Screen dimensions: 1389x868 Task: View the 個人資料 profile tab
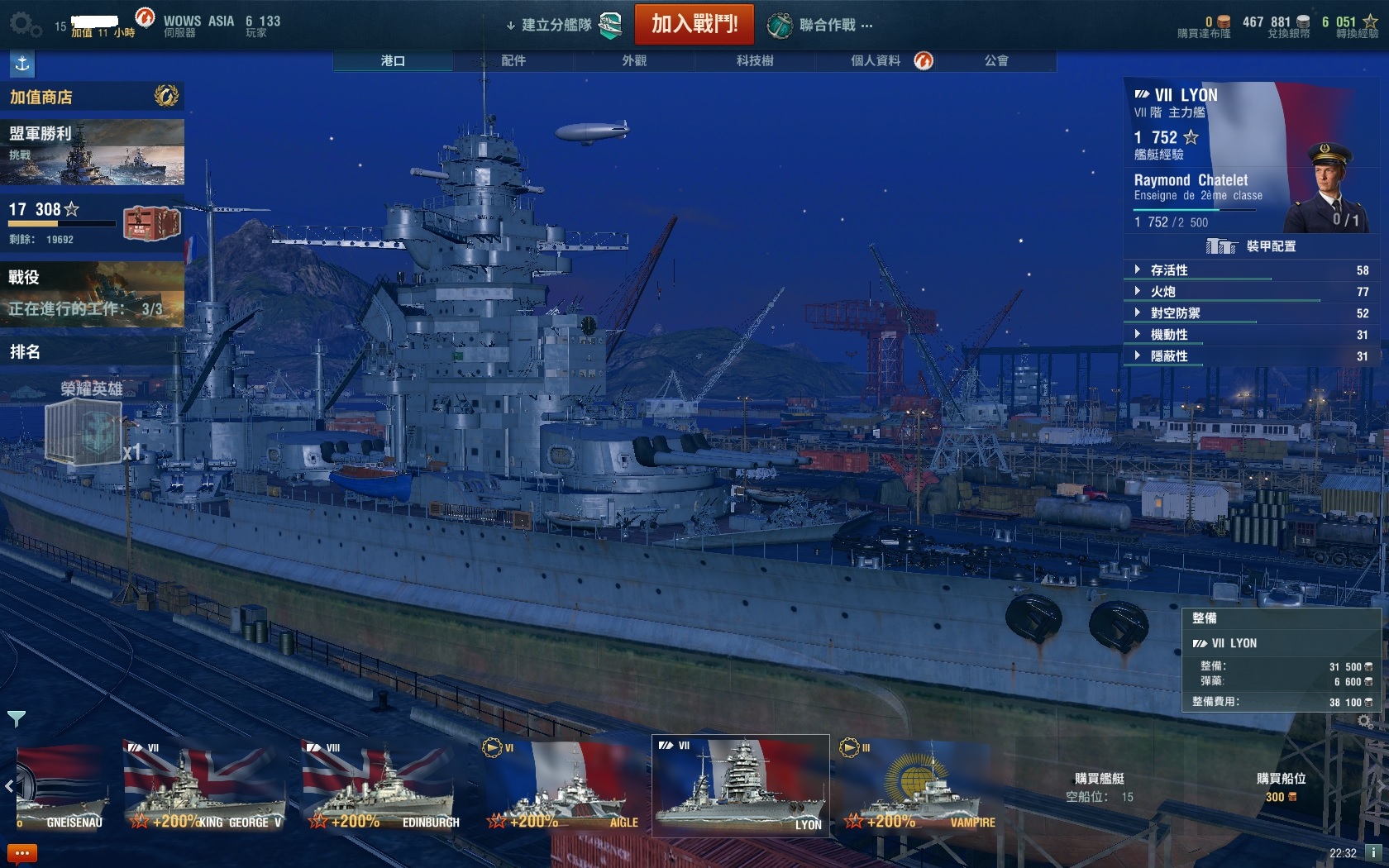click(x=876, y=60)
